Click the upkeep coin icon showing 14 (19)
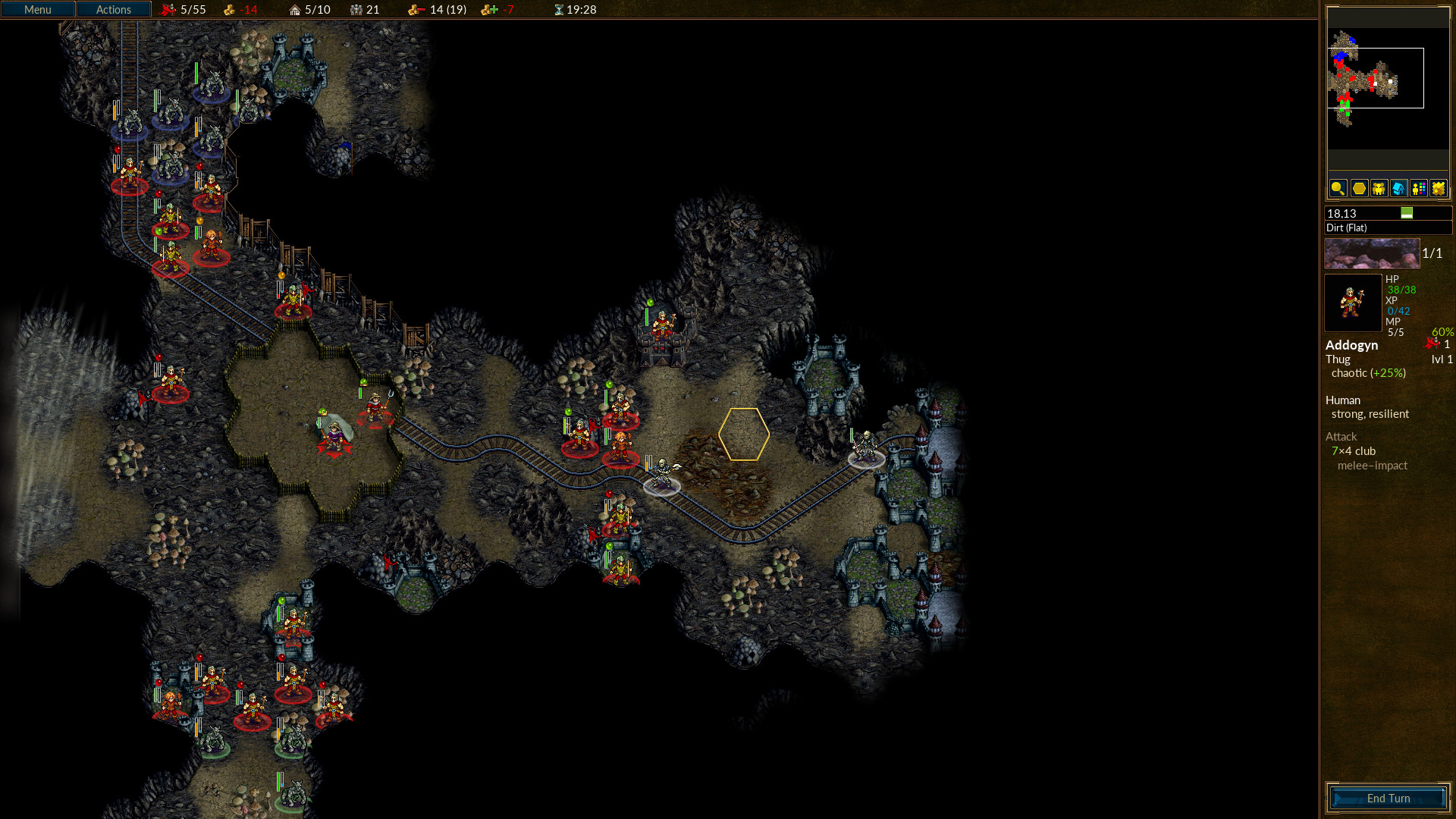The height and width of the screenshot is (819, 1456). pyautogui.click(x=413, y=10)
